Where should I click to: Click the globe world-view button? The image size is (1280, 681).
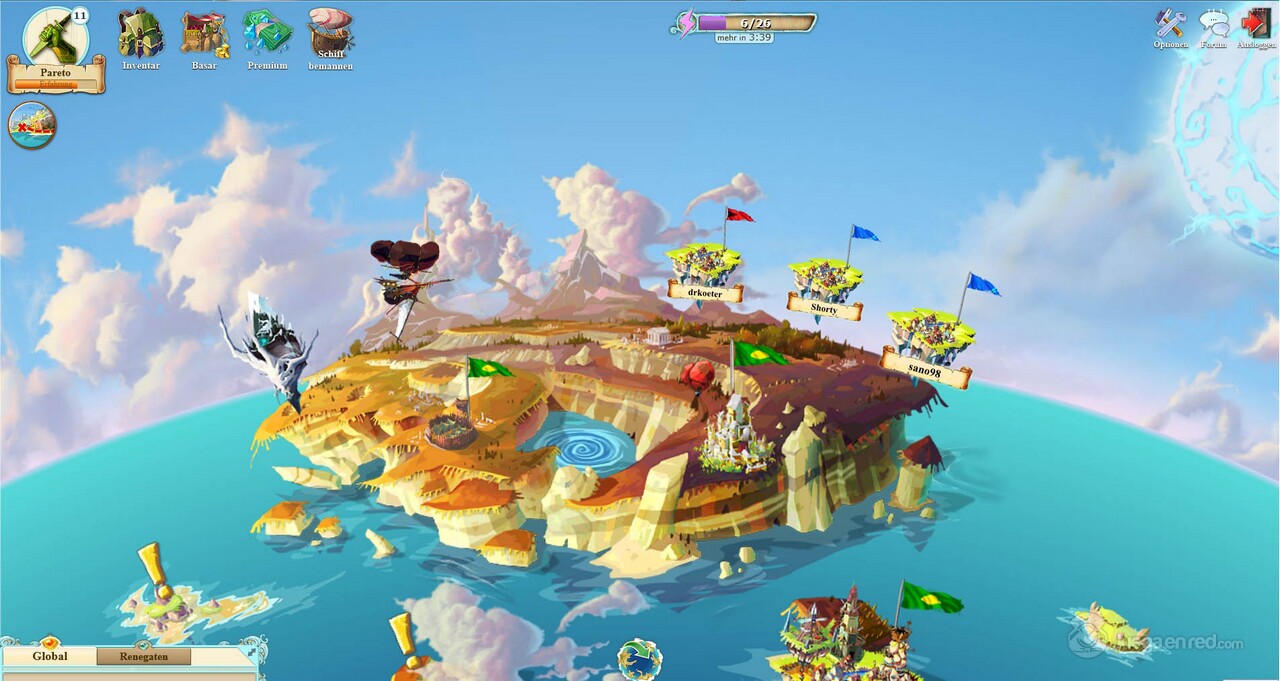(x=639, y=660)
